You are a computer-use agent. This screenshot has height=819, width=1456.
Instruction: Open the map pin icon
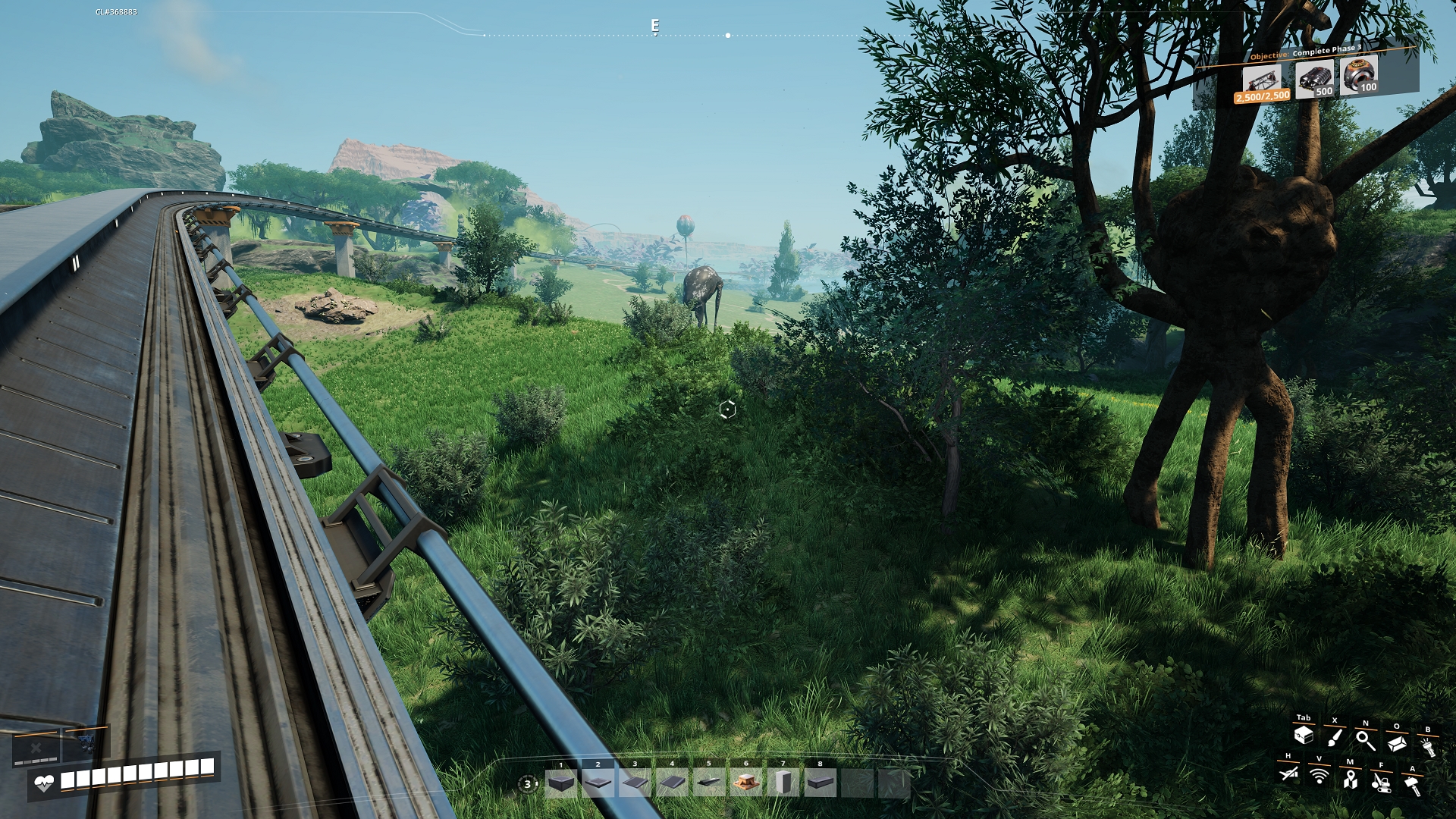(x=1350, y=779)
